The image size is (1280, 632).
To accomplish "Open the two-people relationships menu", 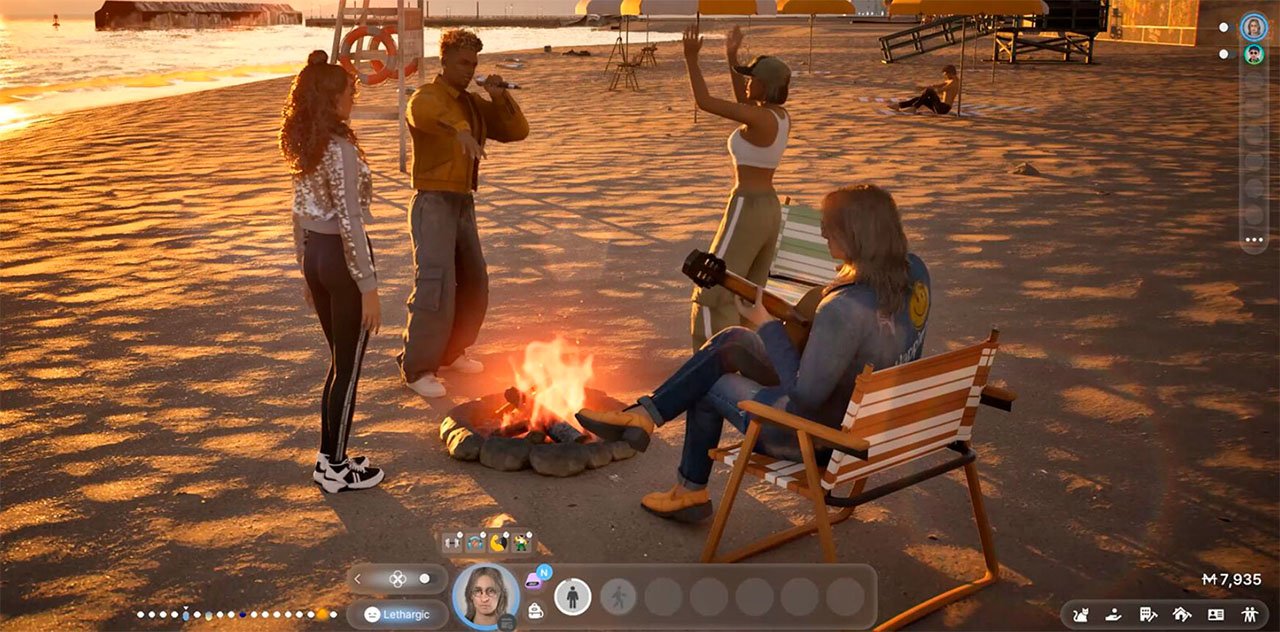I will point(1249,614).
